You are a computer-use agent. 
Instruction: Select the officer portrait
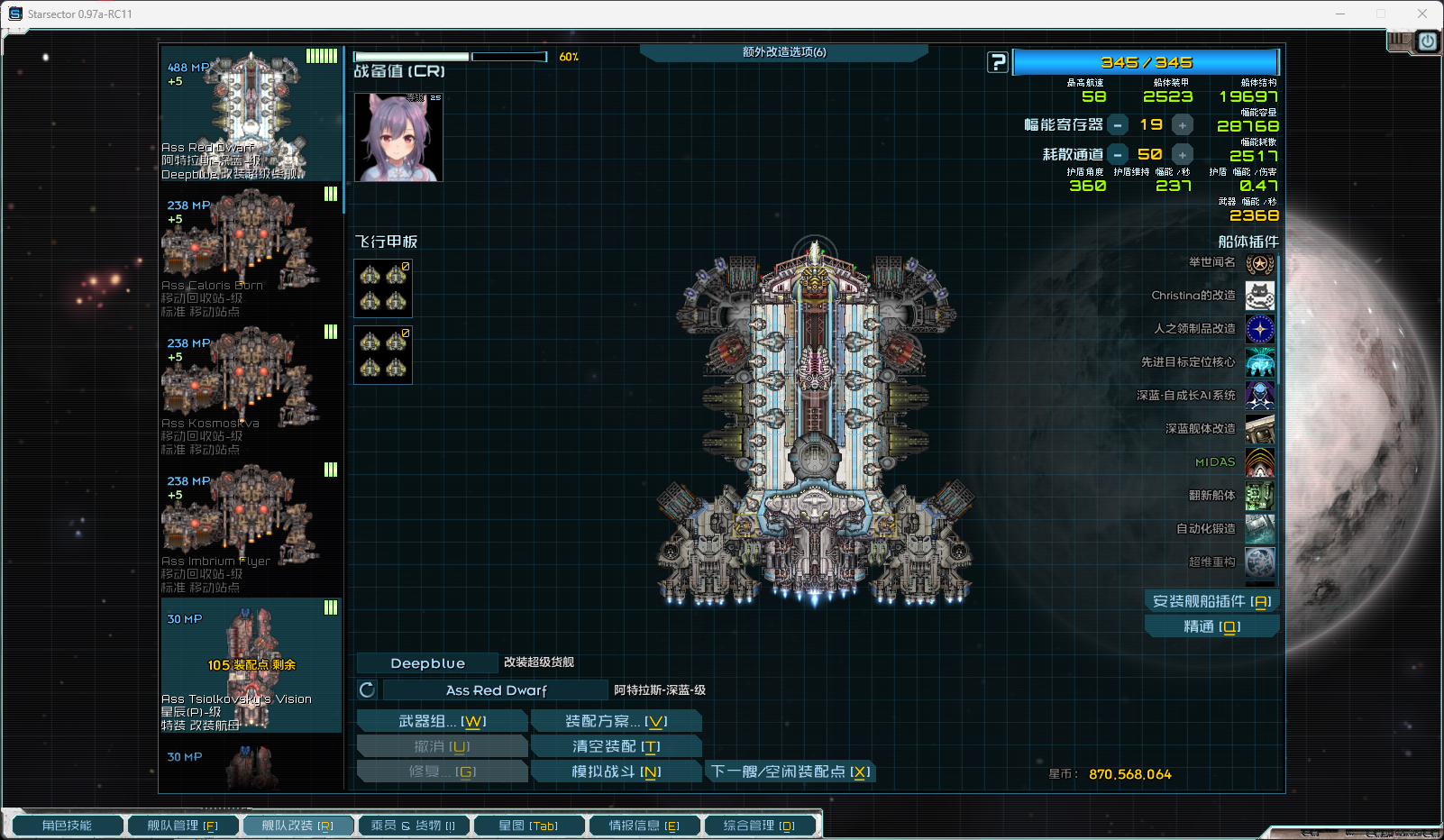[x=398, y=137]
